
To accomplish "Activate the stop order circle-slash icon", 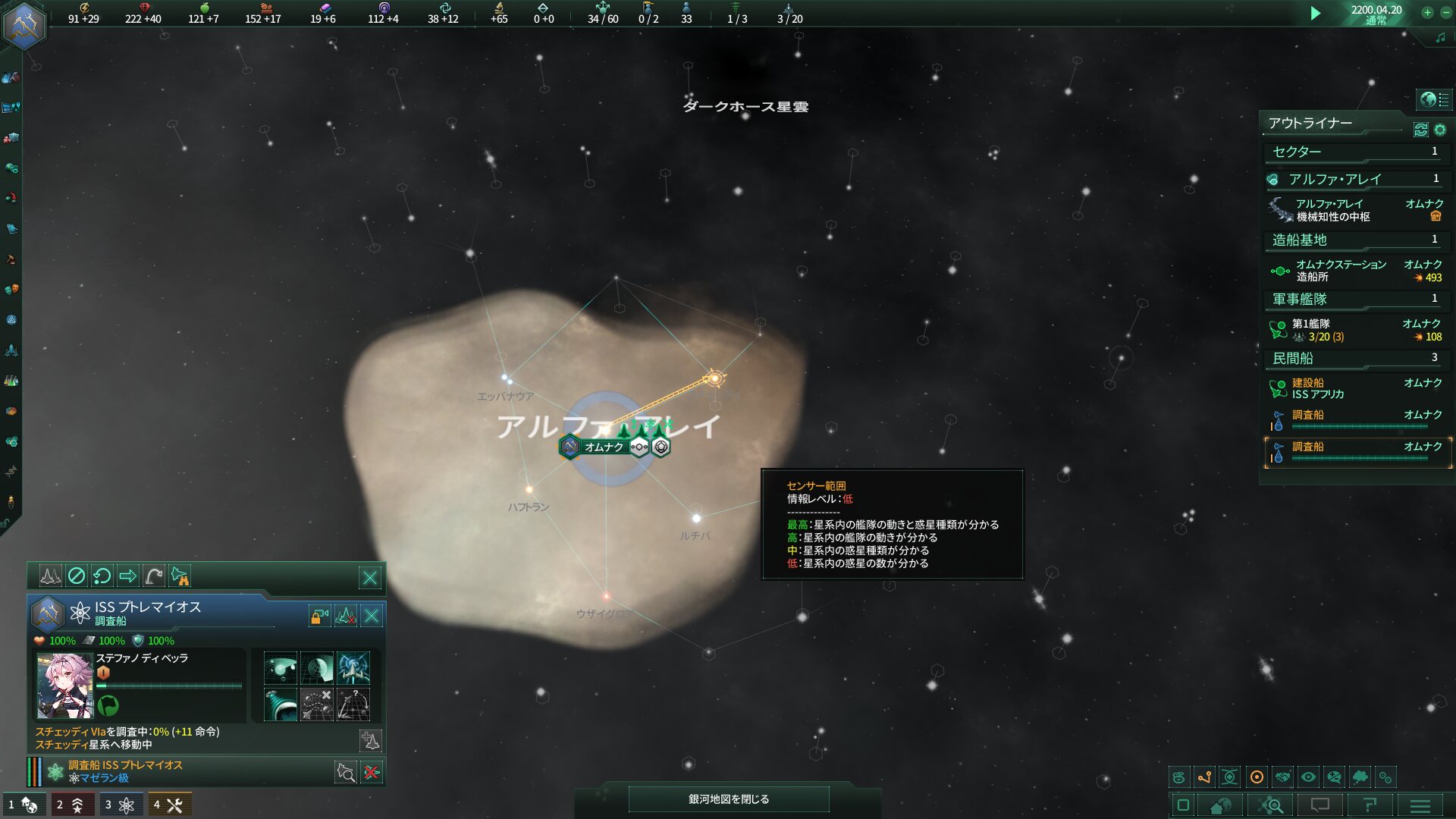I will coord(77,576).
